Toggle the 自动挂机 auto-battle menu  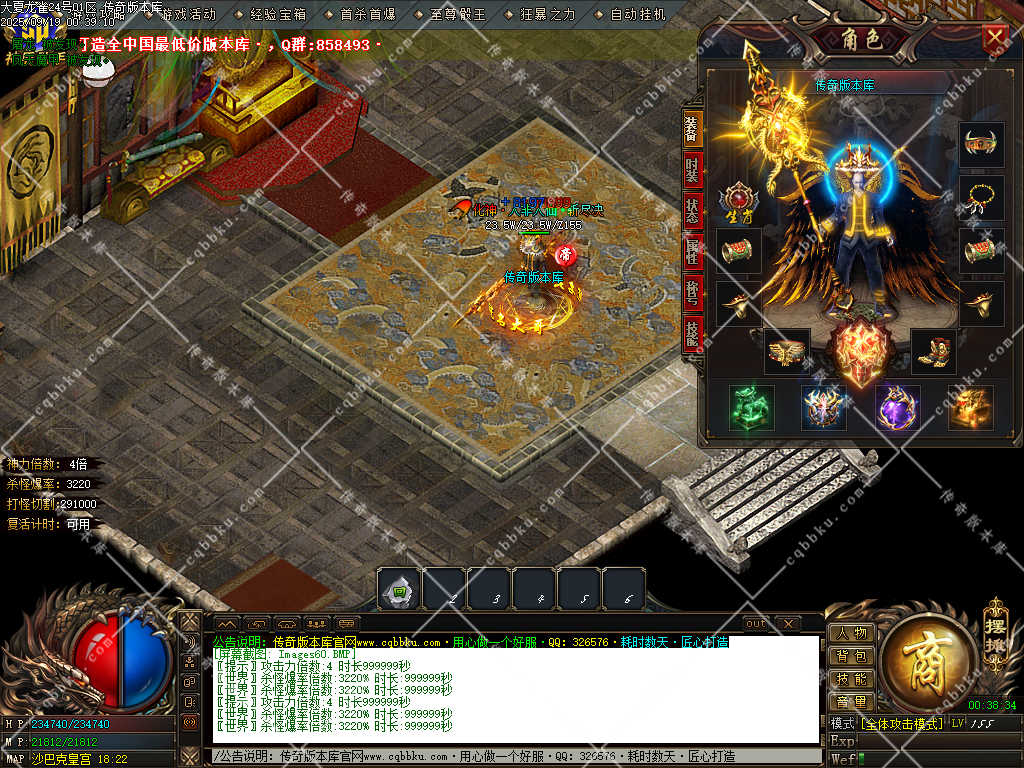(x=638, y=15)
